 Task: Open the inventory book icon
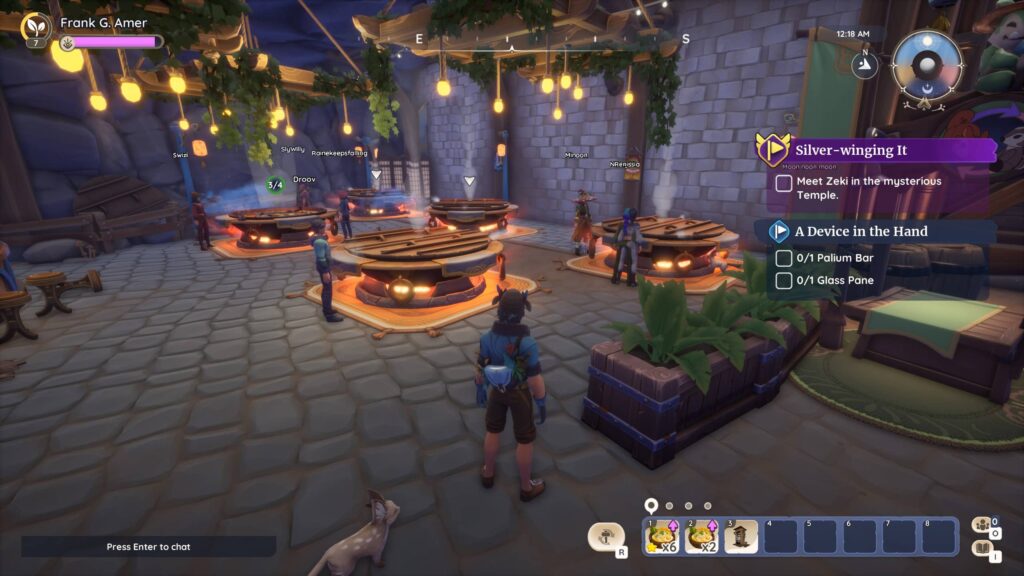pyautogui.click(x=982, y=548)
